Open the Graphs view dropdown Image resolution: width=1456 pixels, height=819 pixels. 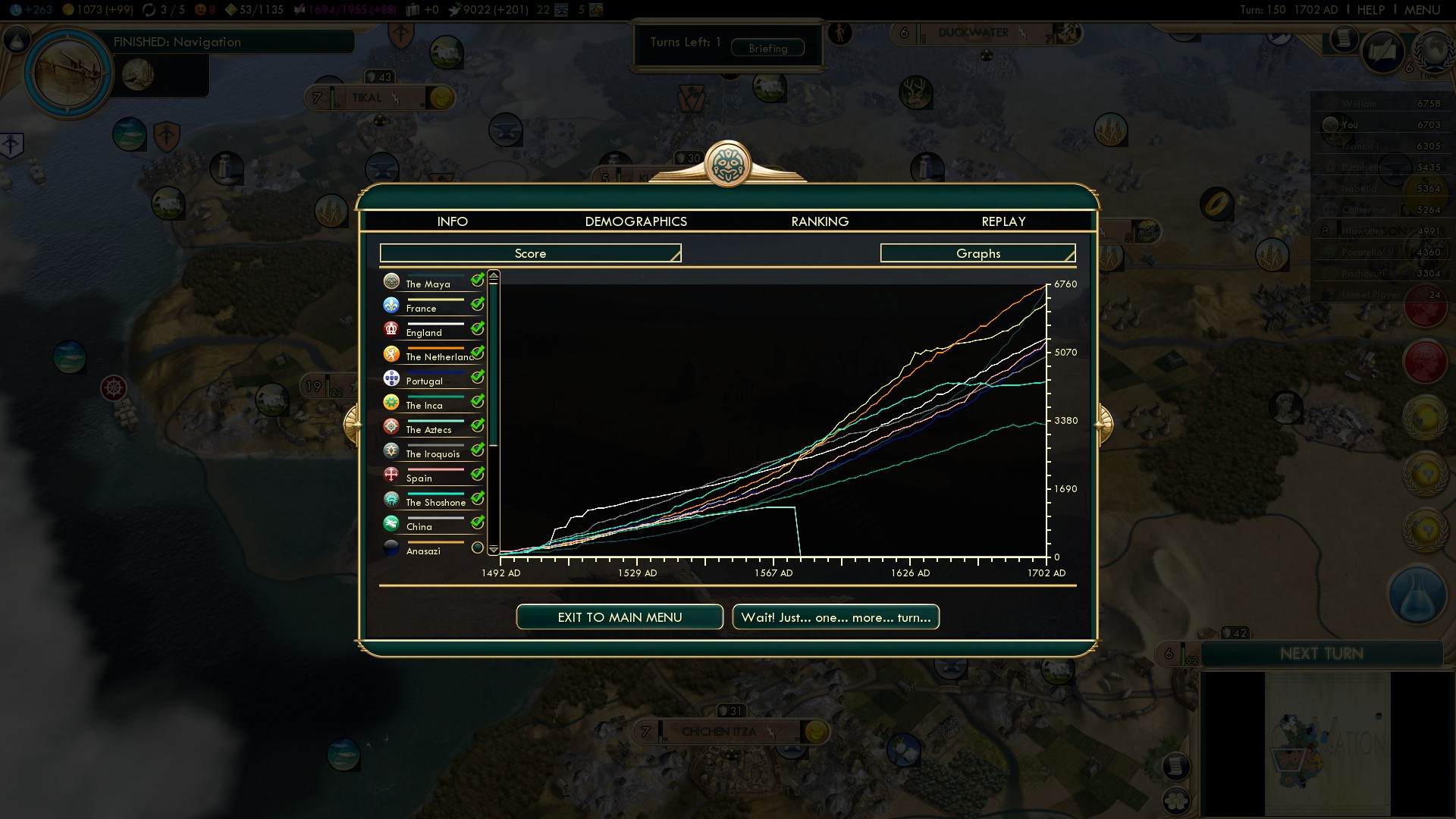click(977, 253)
